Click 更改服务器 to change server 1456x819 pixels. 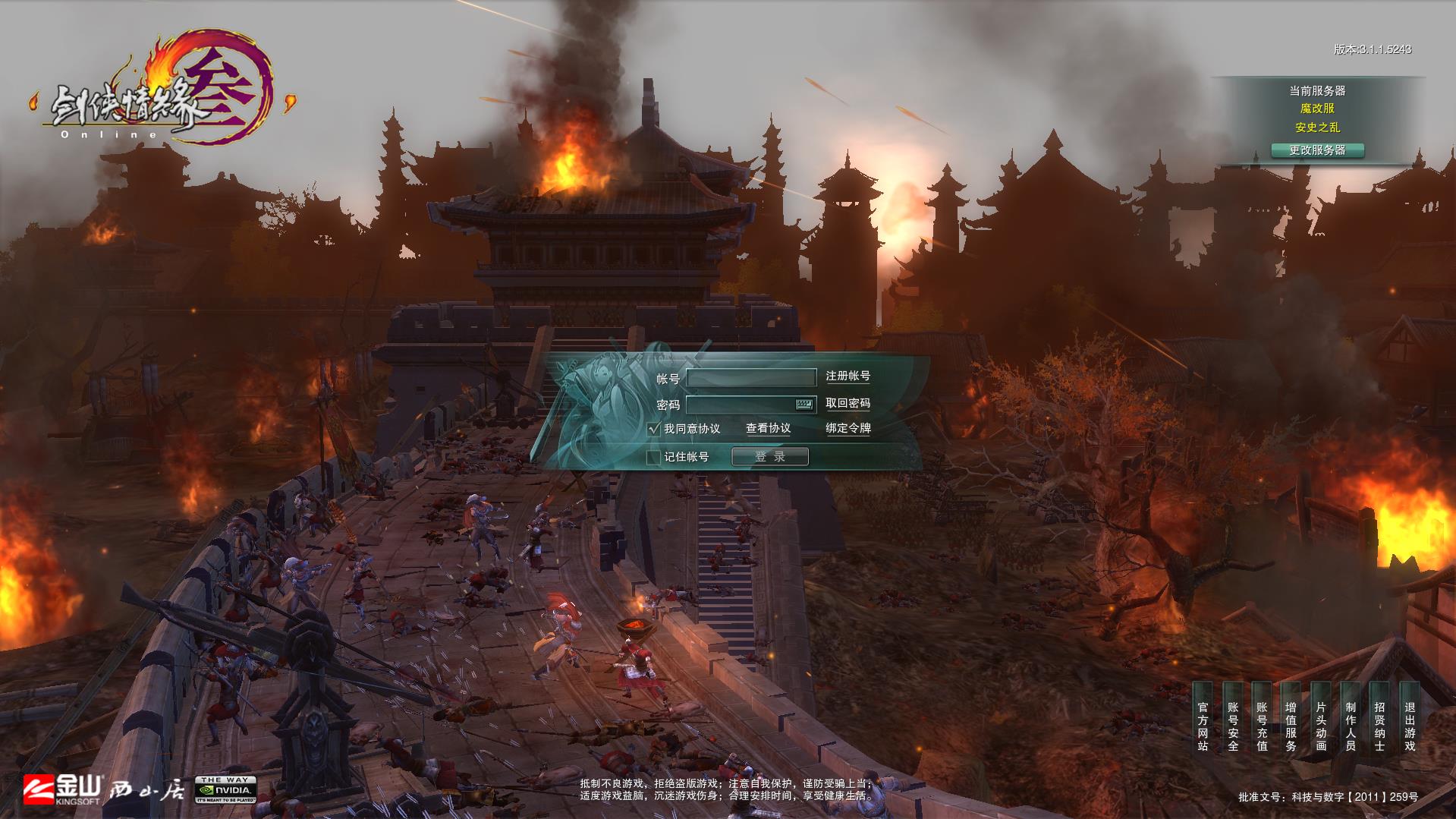pos(1317,150)
